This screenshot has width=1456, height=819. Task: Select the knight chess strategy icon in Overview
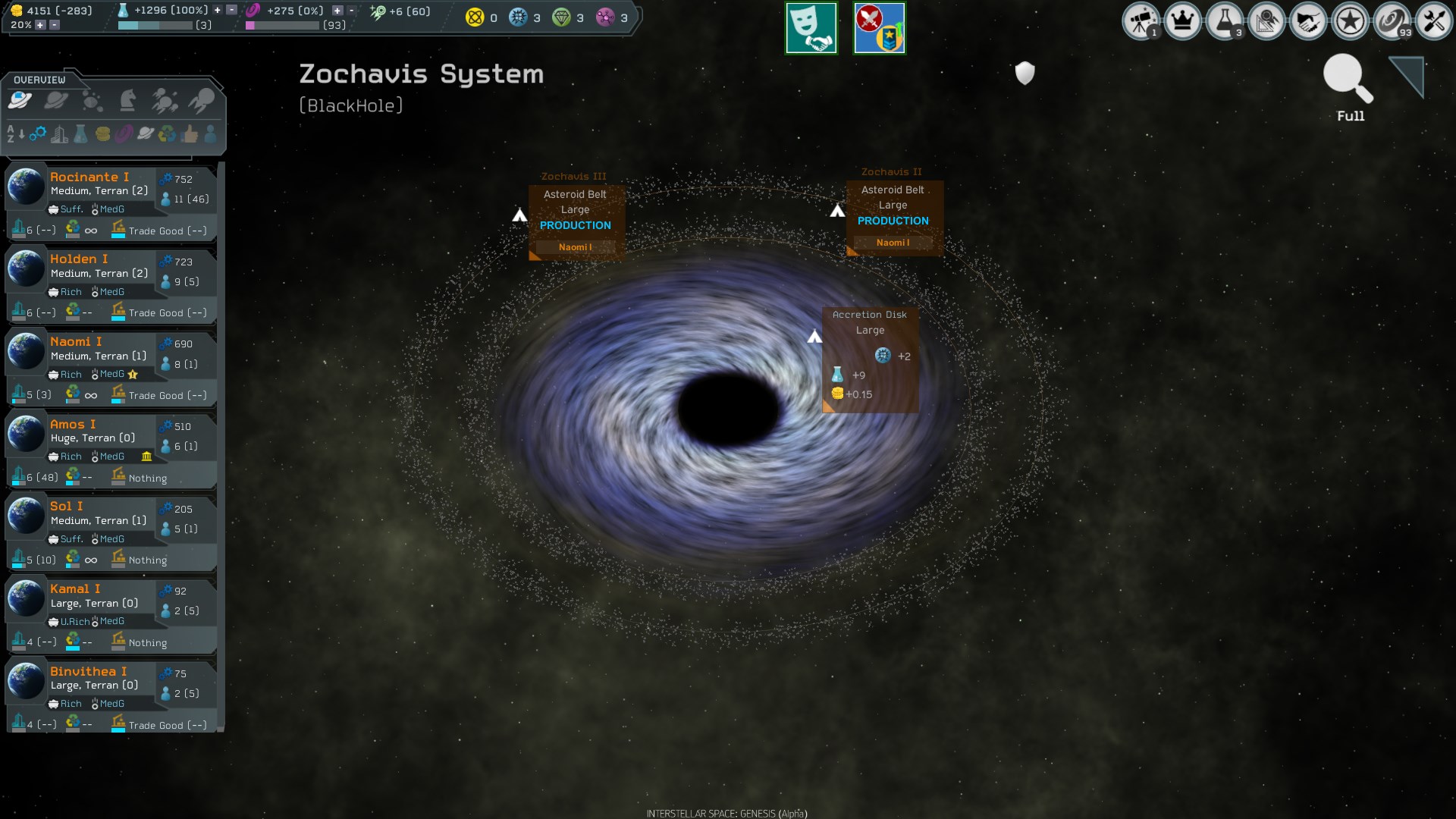[x=128, y=100]
